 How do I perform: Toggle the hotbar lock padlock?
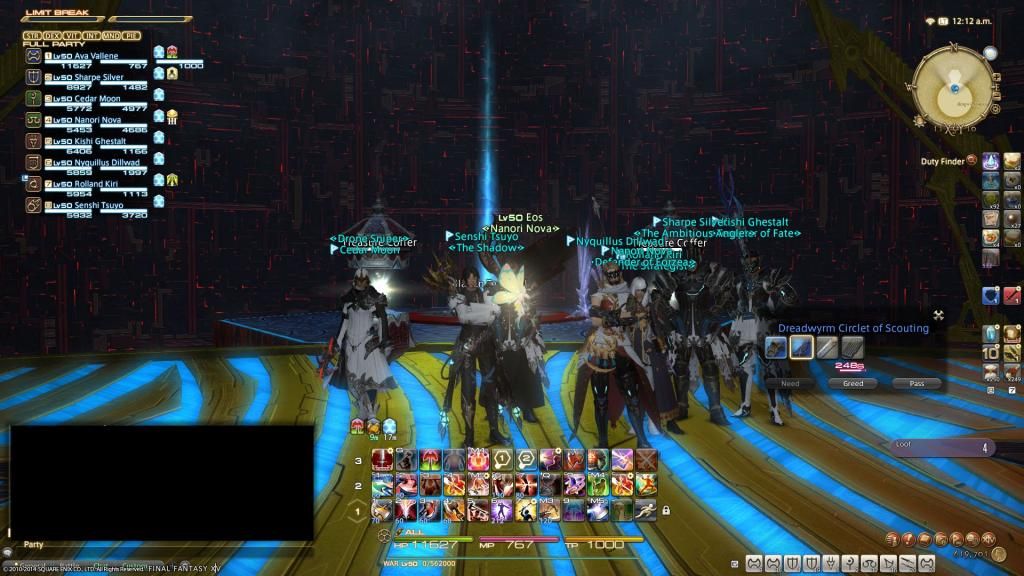[x=666, y=510]
